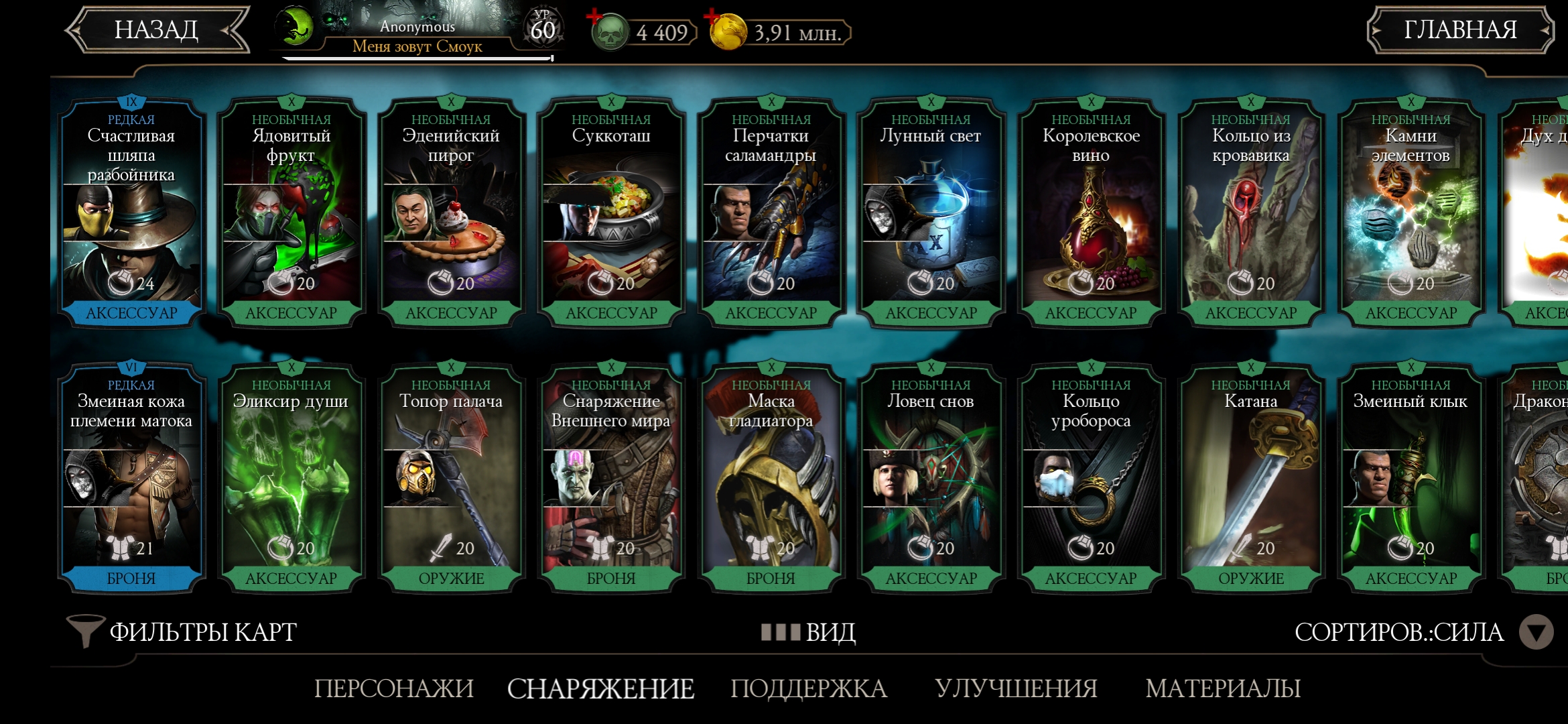Viewport: 1568px width, 724px height.
Task: Switch to the ПОДДЕРЖКА tab
Action: [x=809, y=688]
